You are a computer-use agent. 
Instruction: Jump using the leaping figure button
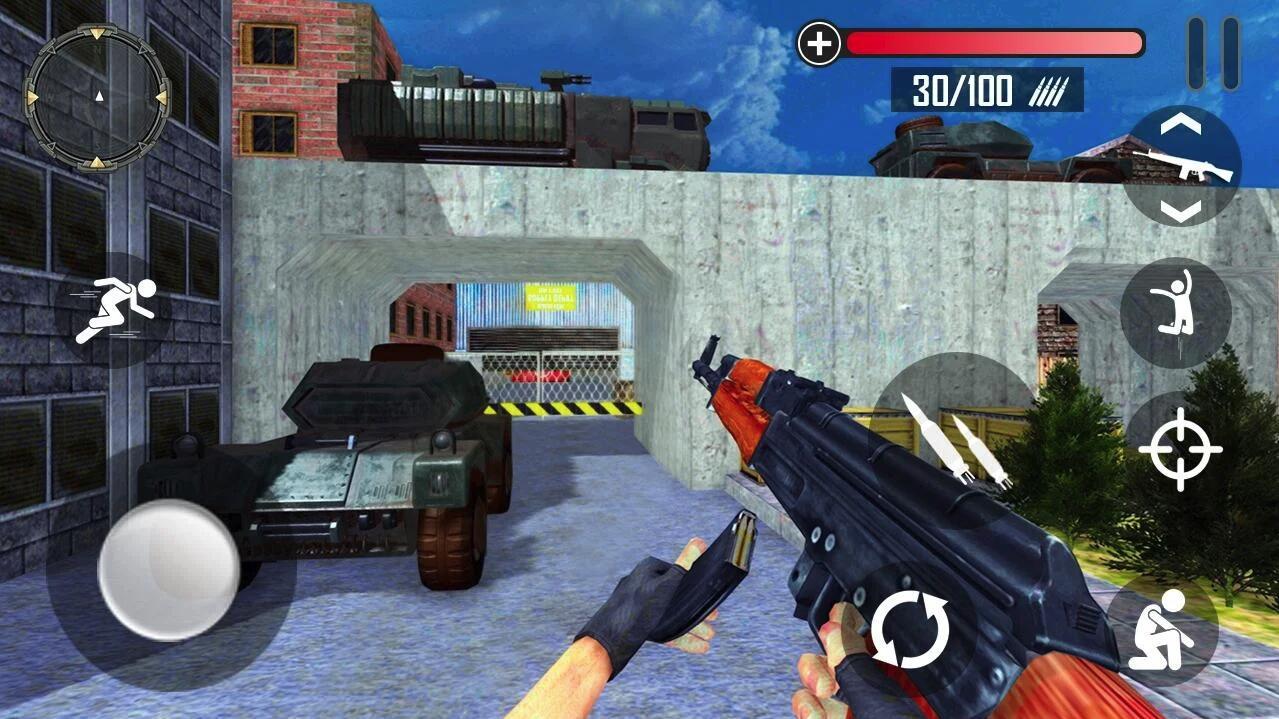click(x=1175, y=311)
